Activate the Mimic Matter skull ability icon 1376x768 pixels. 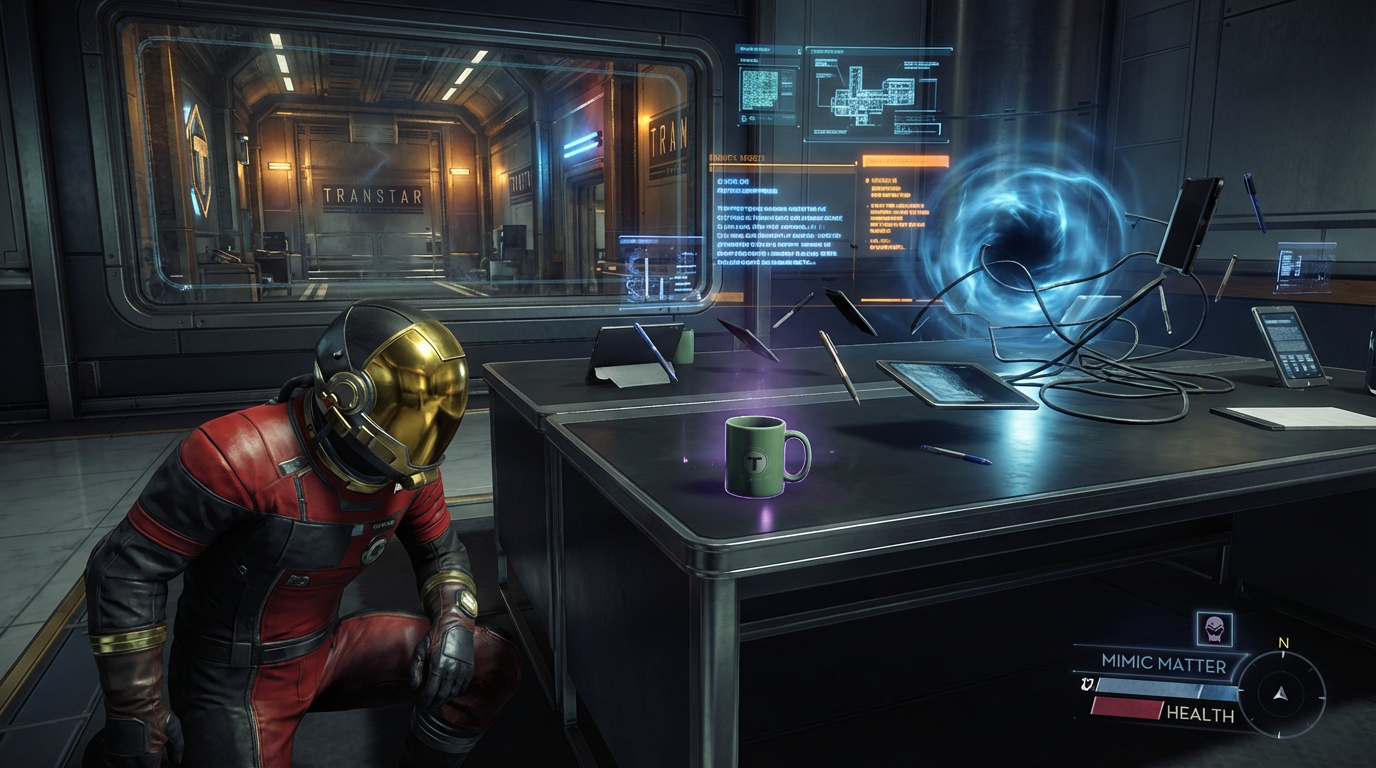point(1215,629)
